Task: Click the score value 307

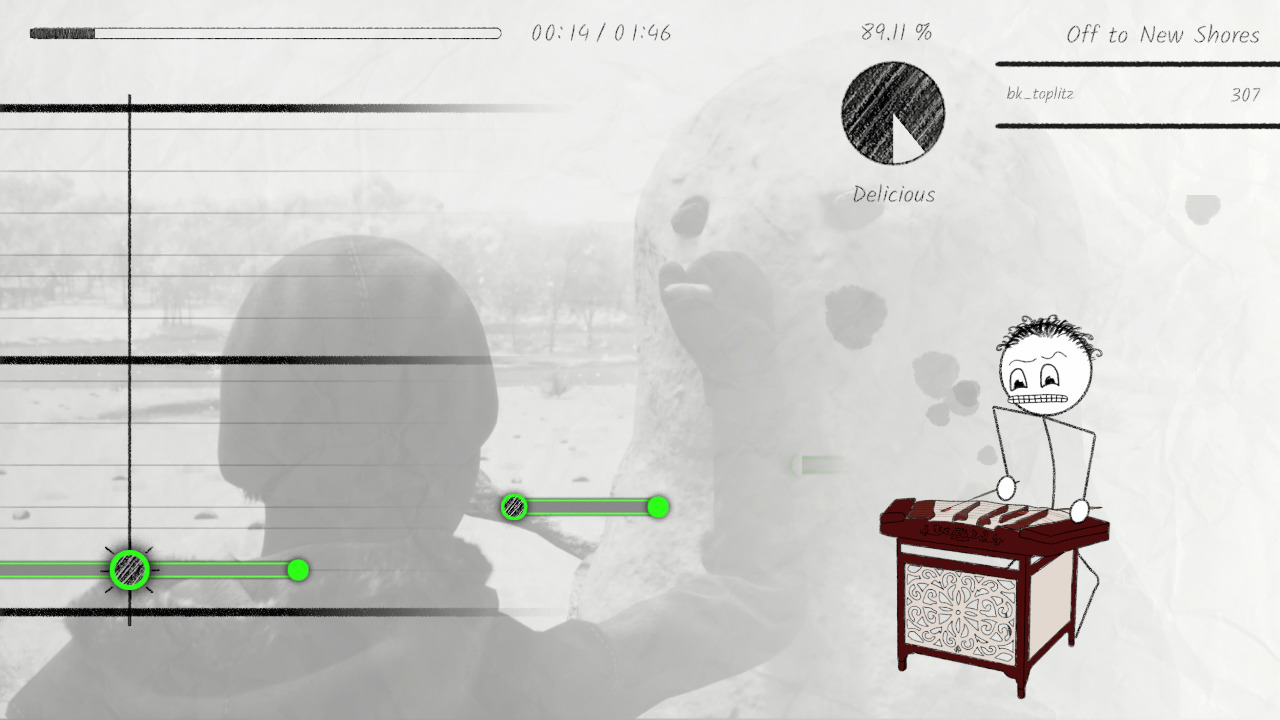Action: [x=1243, y=95]
